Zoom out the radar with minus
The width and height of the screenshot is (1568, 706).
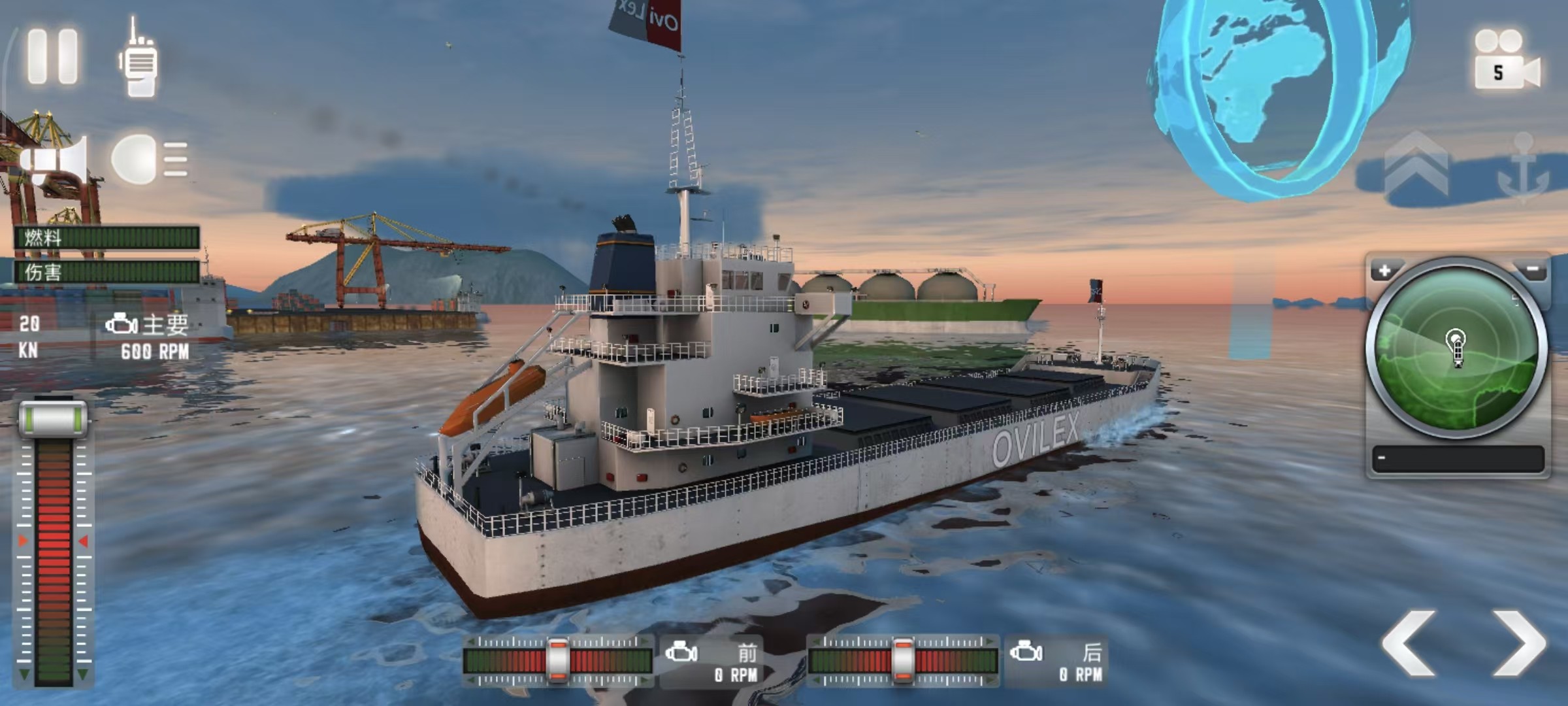(1532, 269)
